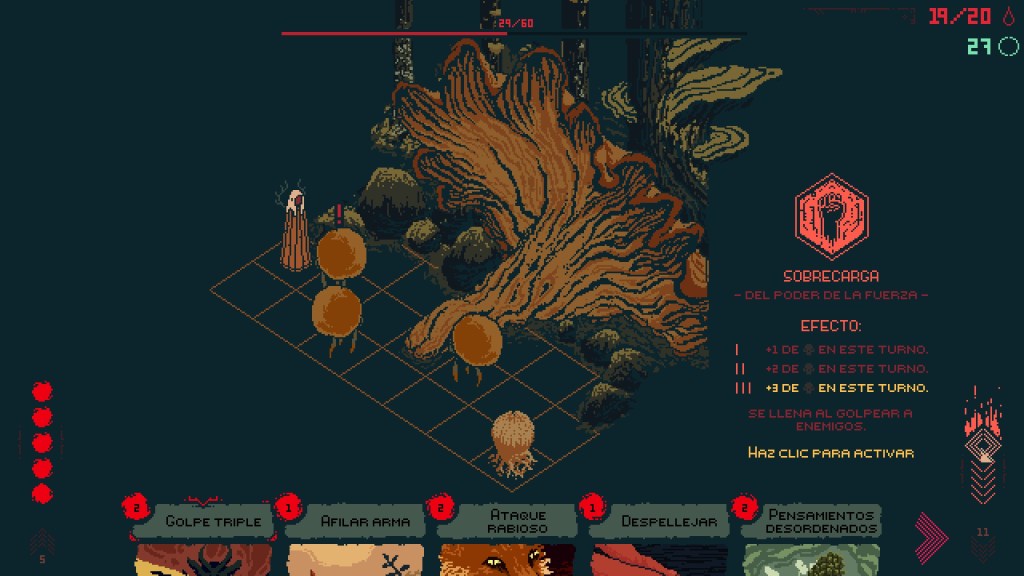Image resolution: width=1024 pixels, height=576 pixels.
Task: Choose the Afilar Arma card
Action: point(356,538)
